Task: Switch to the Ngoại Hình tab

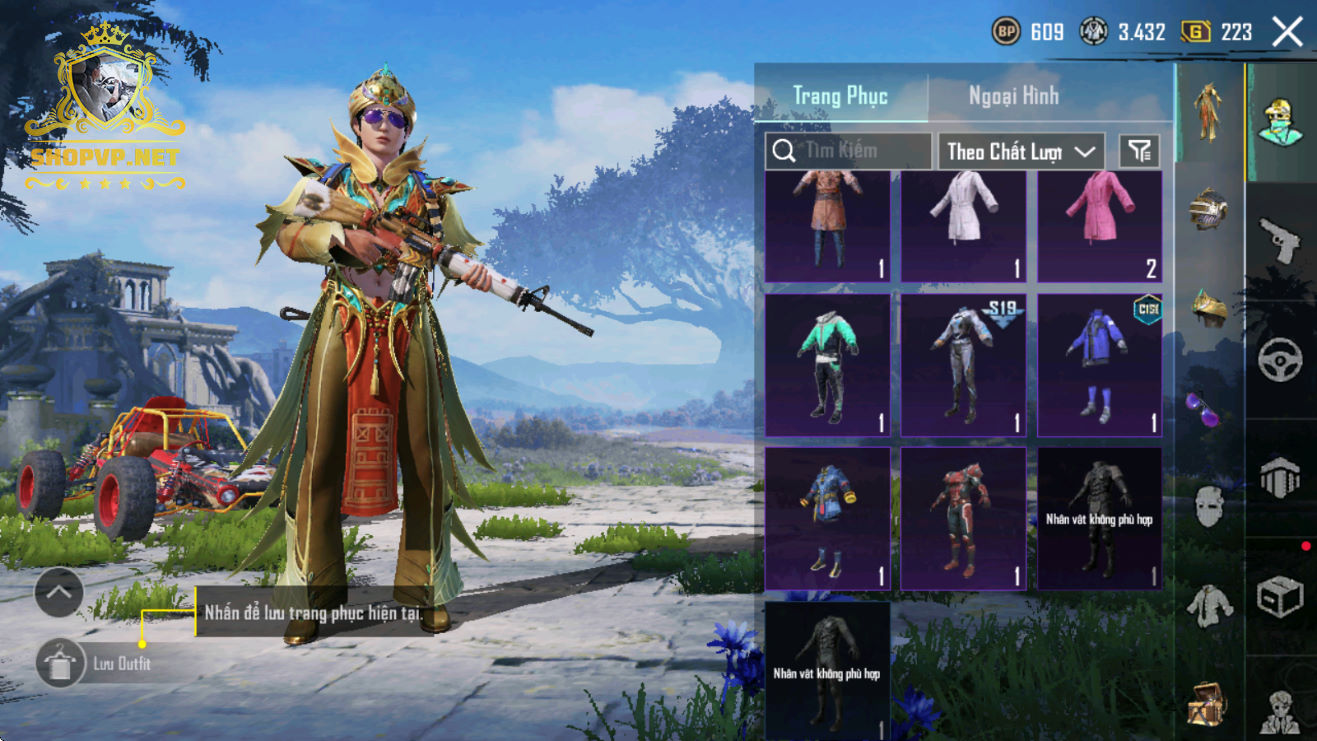Action: point(1013,96)
